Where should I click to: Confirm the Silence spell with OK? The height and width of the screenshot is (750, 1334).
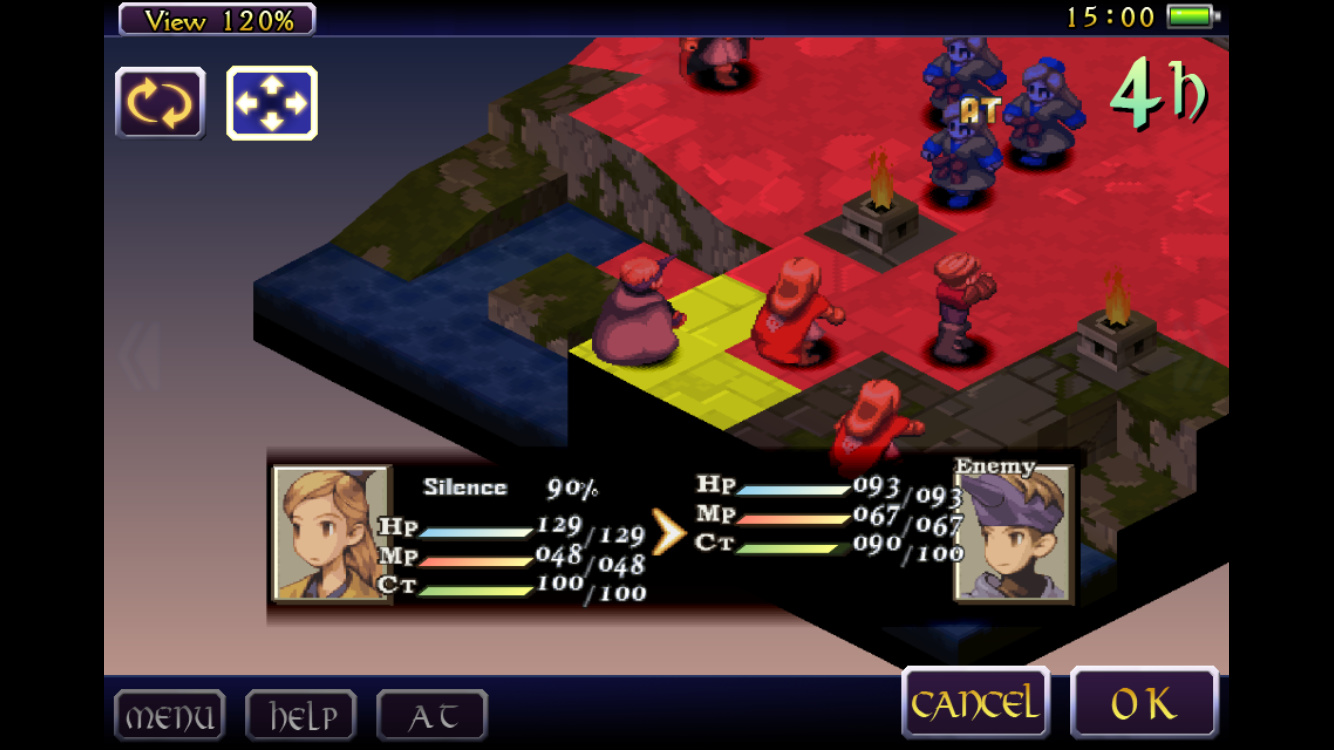[x=1144, y=704]
